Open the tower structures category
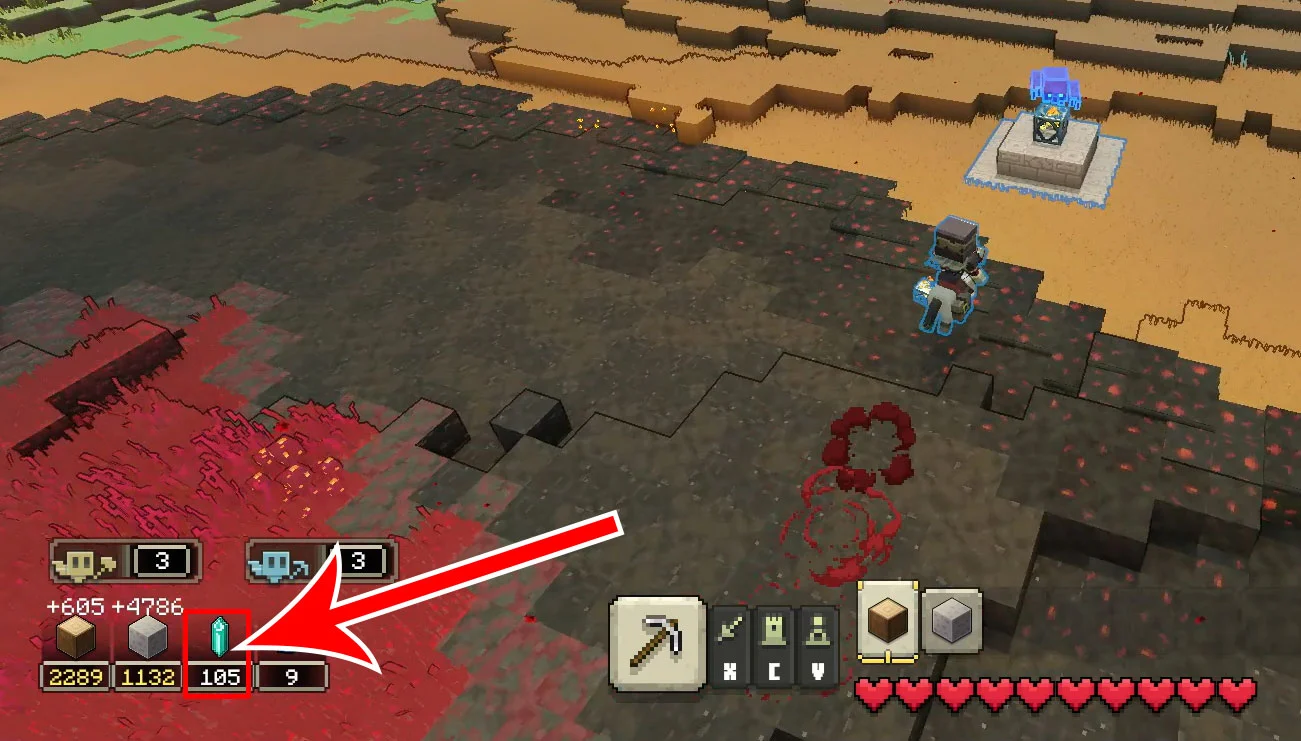Viewport: 1301px width, 741px height. pyautogui.click(x=774, y=645)
